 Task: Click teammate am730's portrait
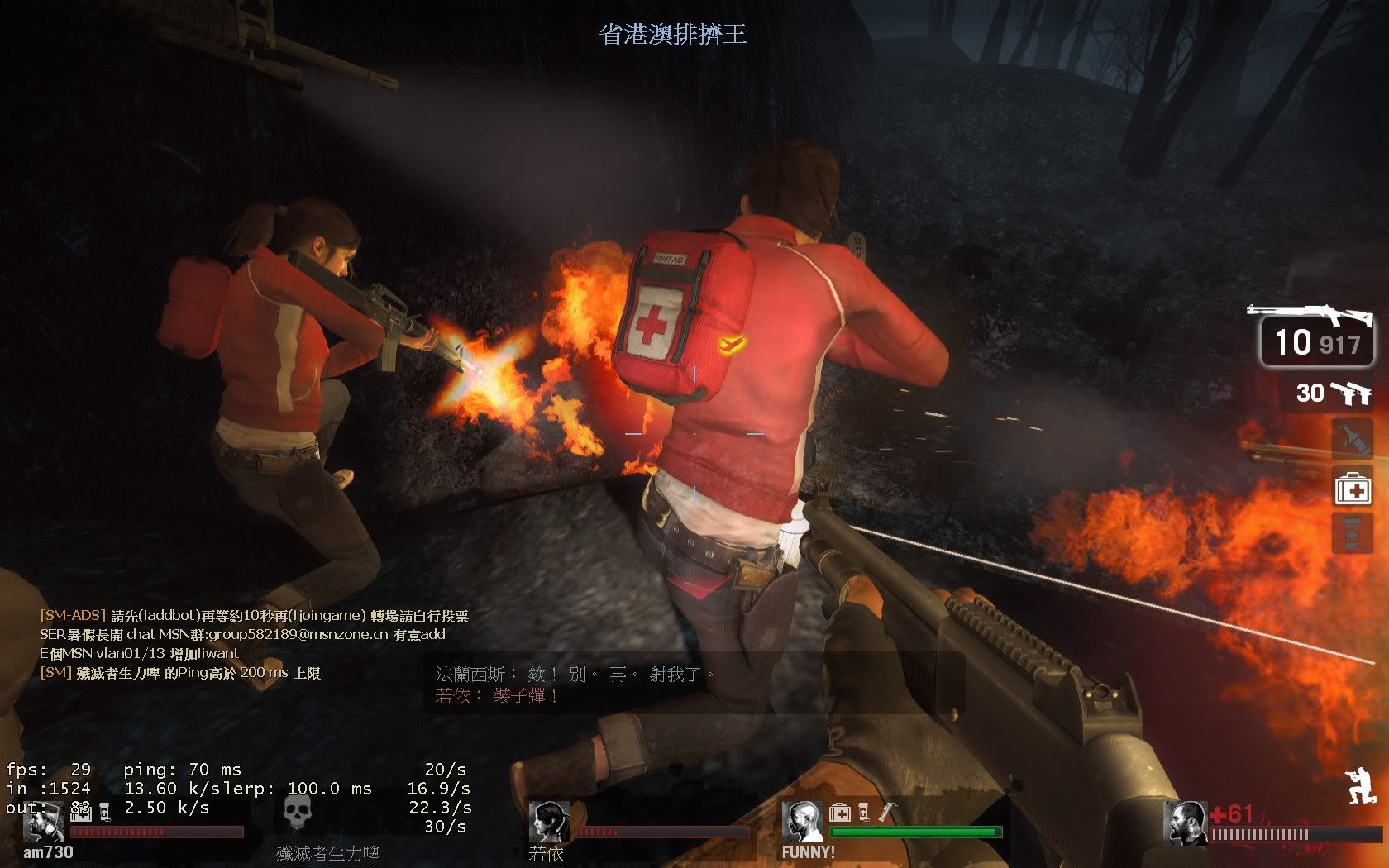click(x=43, y=822)
